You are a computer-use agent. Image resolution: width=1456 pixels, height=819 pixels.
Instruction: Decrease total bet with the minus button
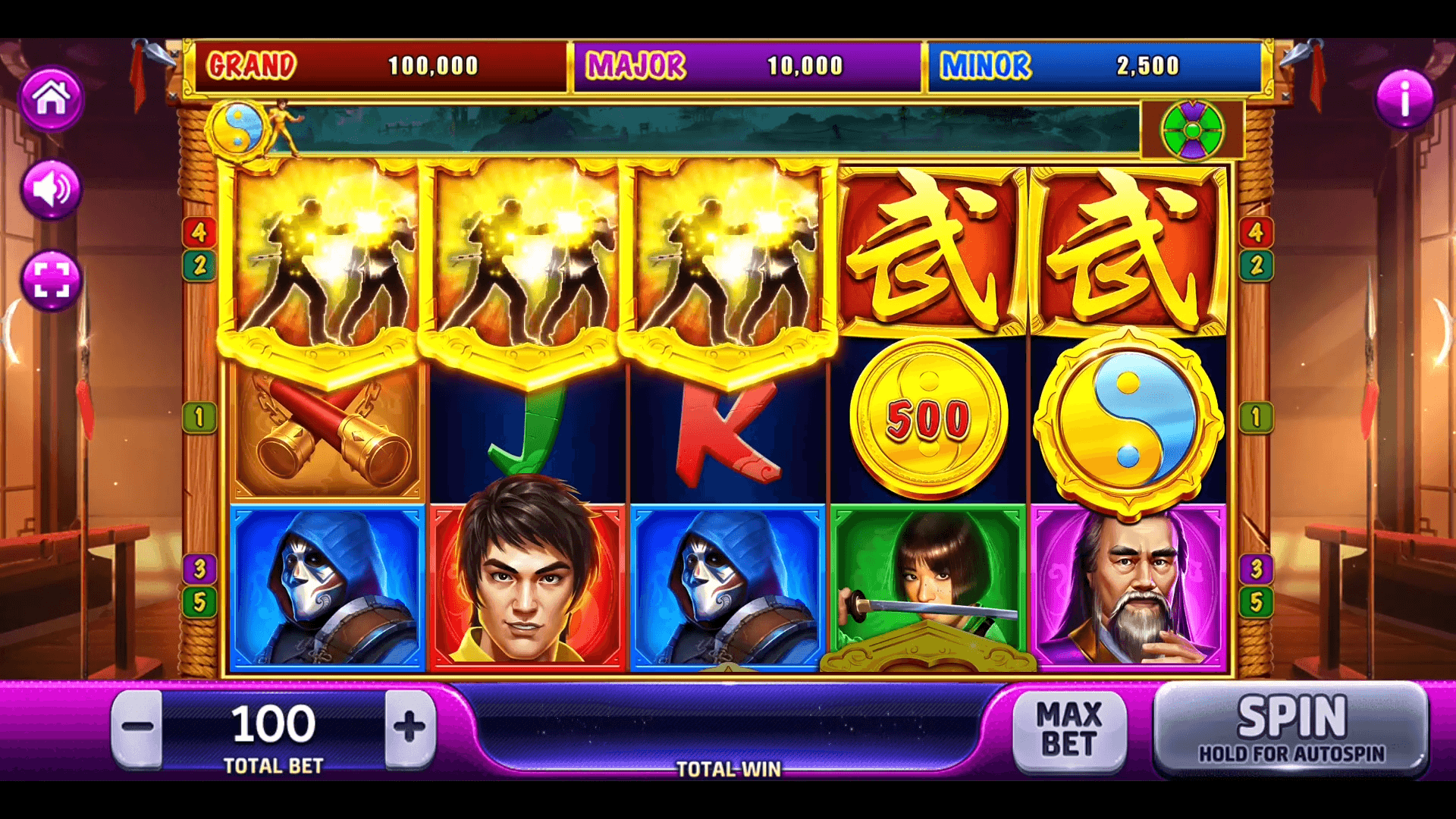137,727
